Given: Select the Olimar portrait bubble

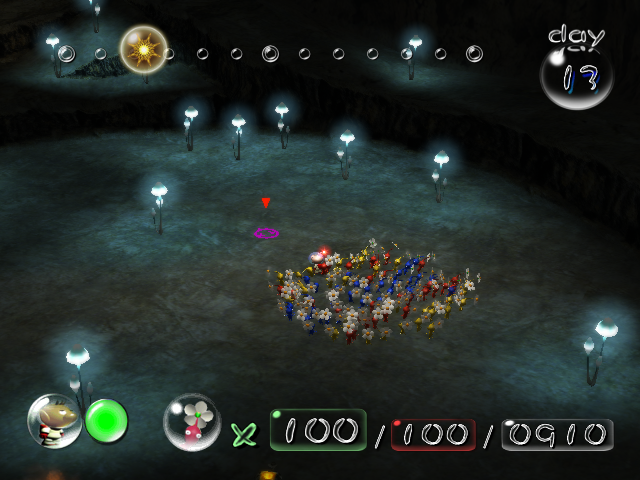Looking at the screenshot, I should click(54, 421).
